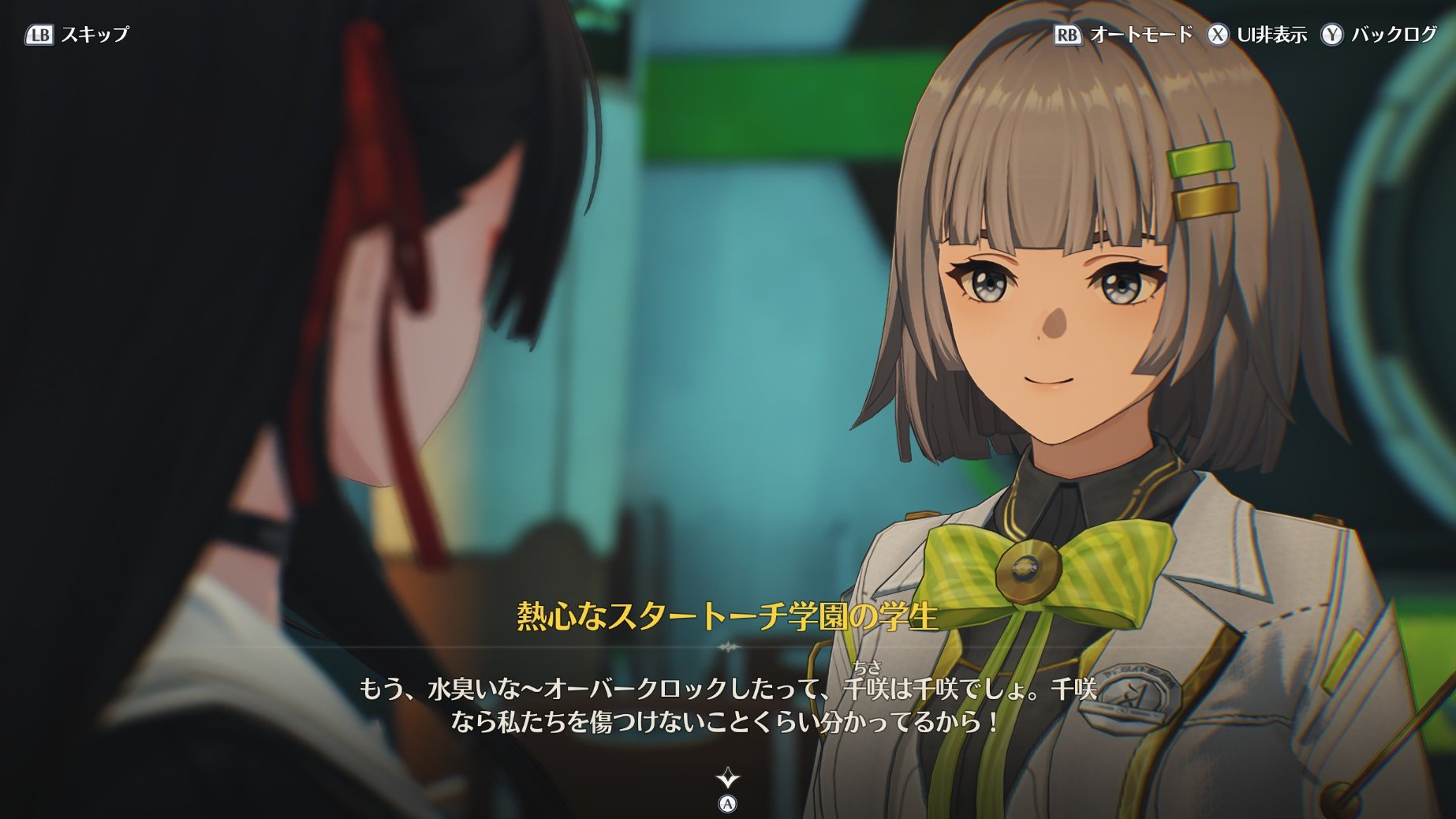1456x819 pixels.
Task: Skip the cutscene with スキップ
Action: tap(77, 35)
